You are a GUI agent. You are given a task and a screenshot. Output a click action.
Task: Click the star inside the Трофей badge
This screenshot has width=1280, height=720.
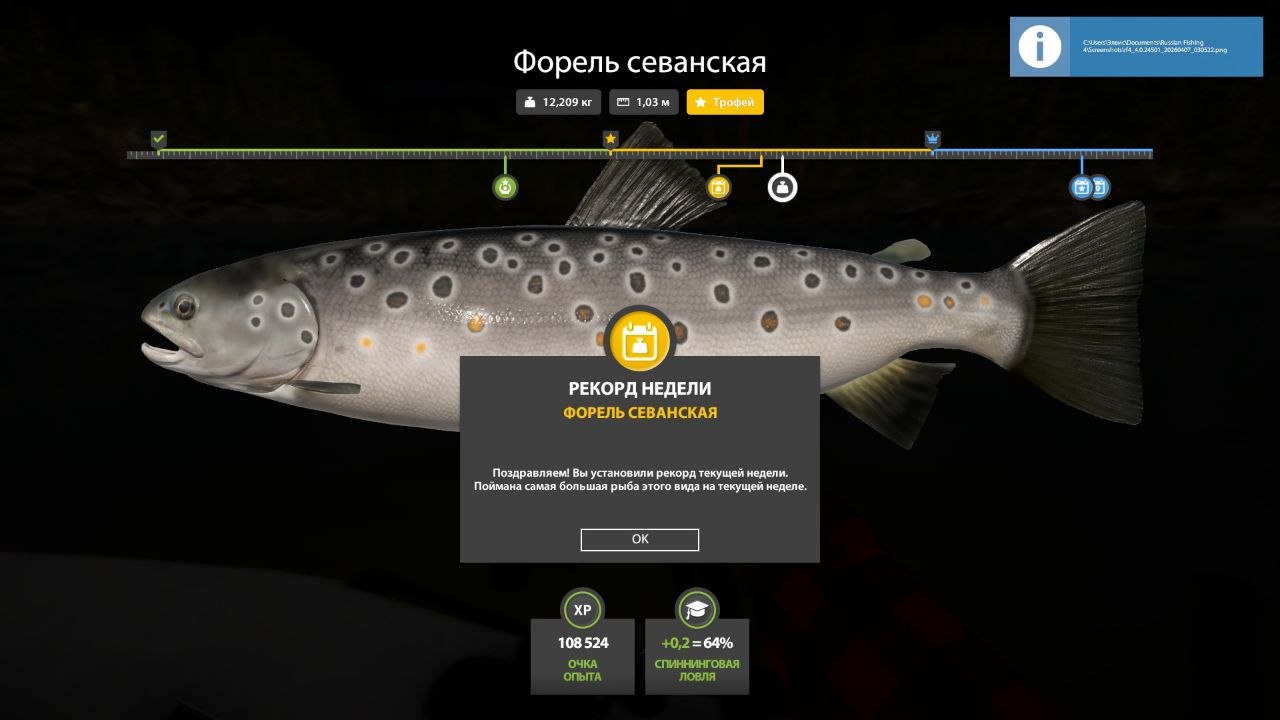tap(701, 101)
